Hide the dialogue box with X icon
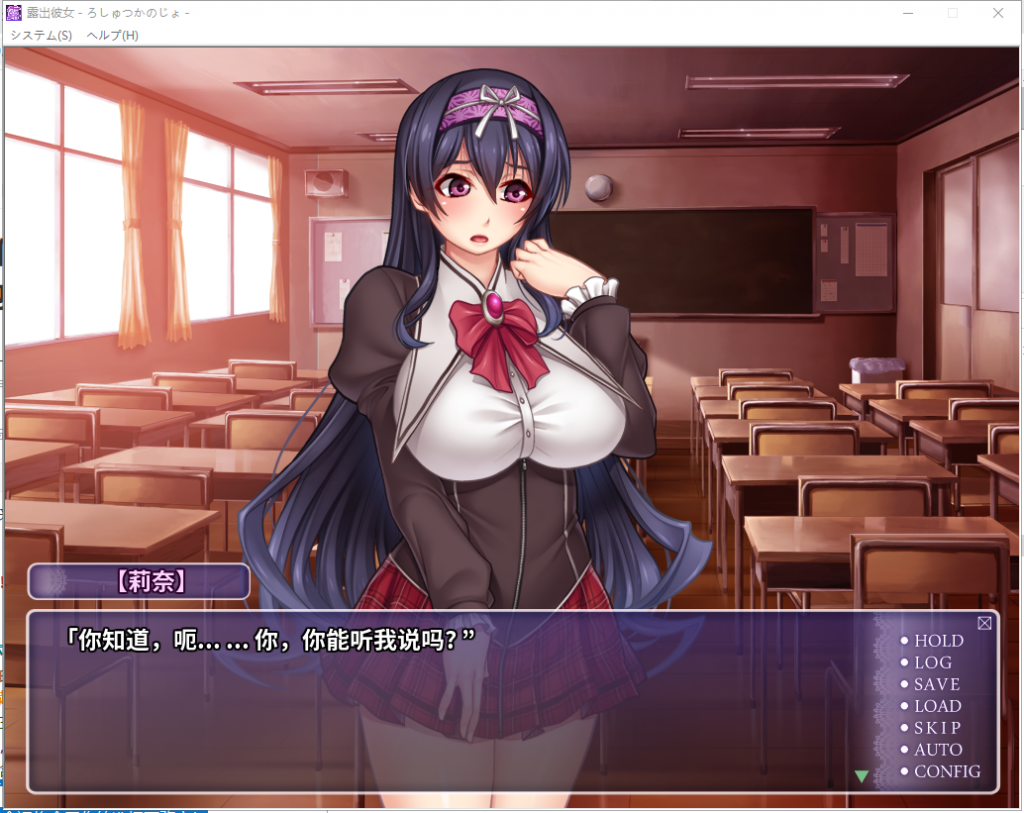The height and width of the screenshot is (813, 1024). coord(984,623)
